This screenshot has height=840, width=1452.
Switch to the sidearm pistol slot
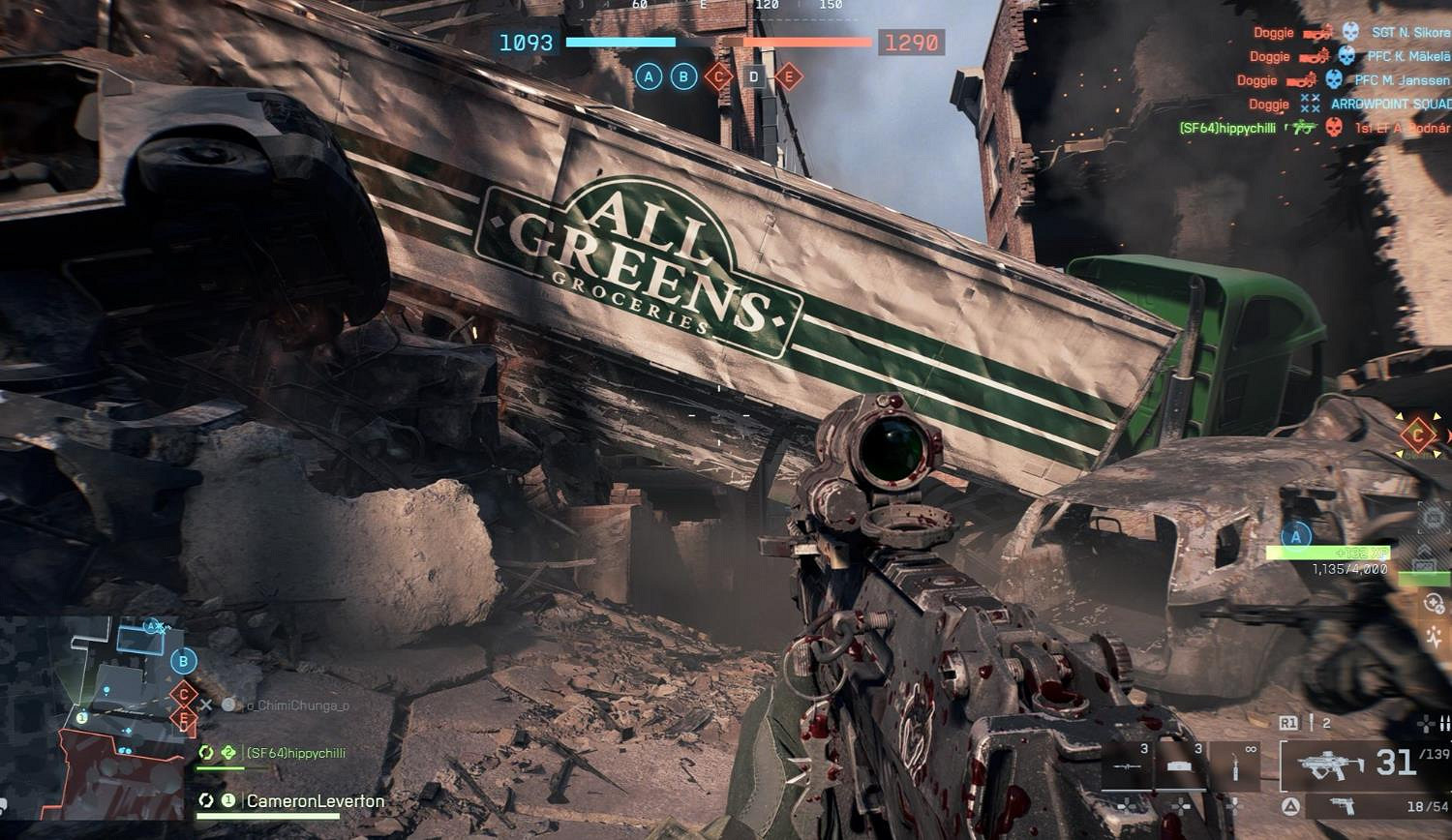pyautogui.click(x=1342, y=806)
